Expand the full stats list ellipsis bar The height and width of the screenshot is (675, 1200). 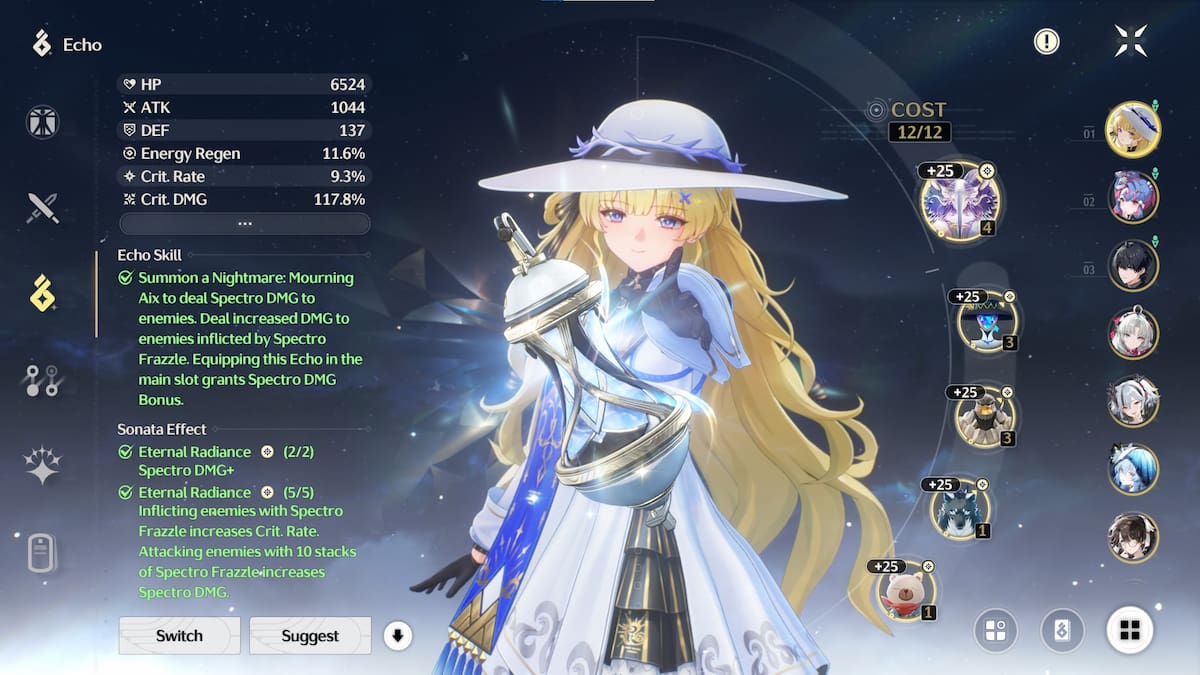point(245,223)
